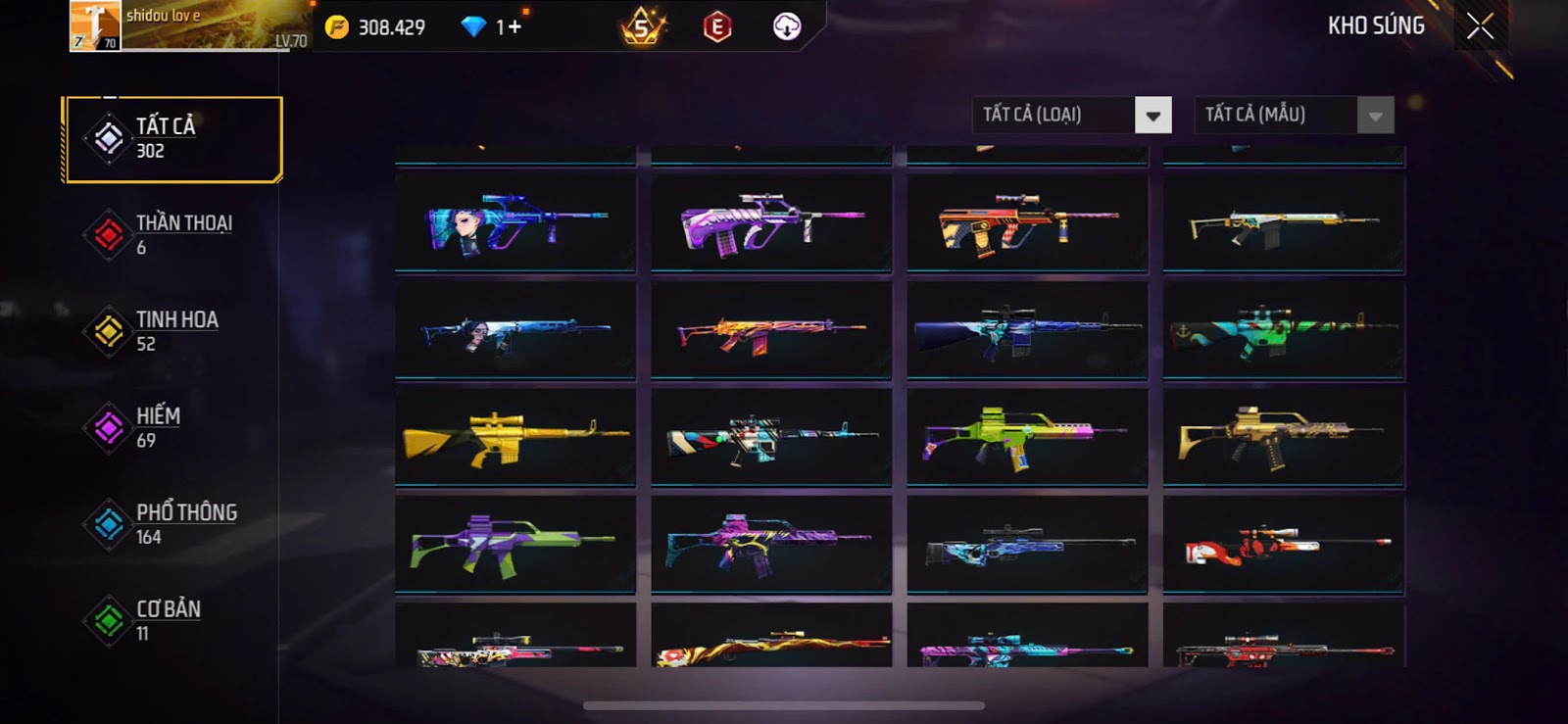Viewport: 1568px width, 724px height.
Task: Pick the solid yellow scoped rifle skin
Action: [515, 437]
